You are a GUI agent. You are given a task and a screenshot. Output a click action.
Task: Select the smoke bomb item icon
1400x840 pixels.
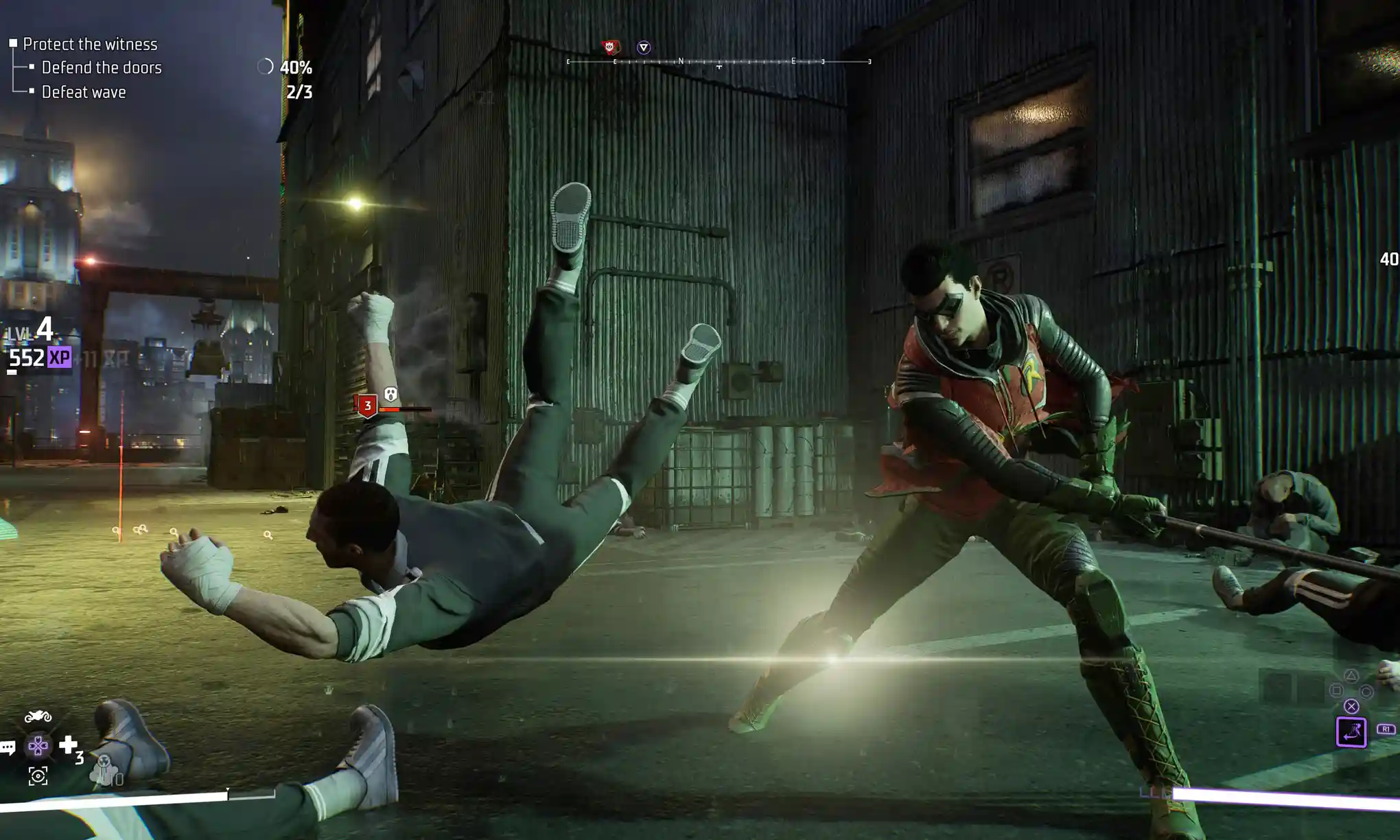[x=104, y=770]
